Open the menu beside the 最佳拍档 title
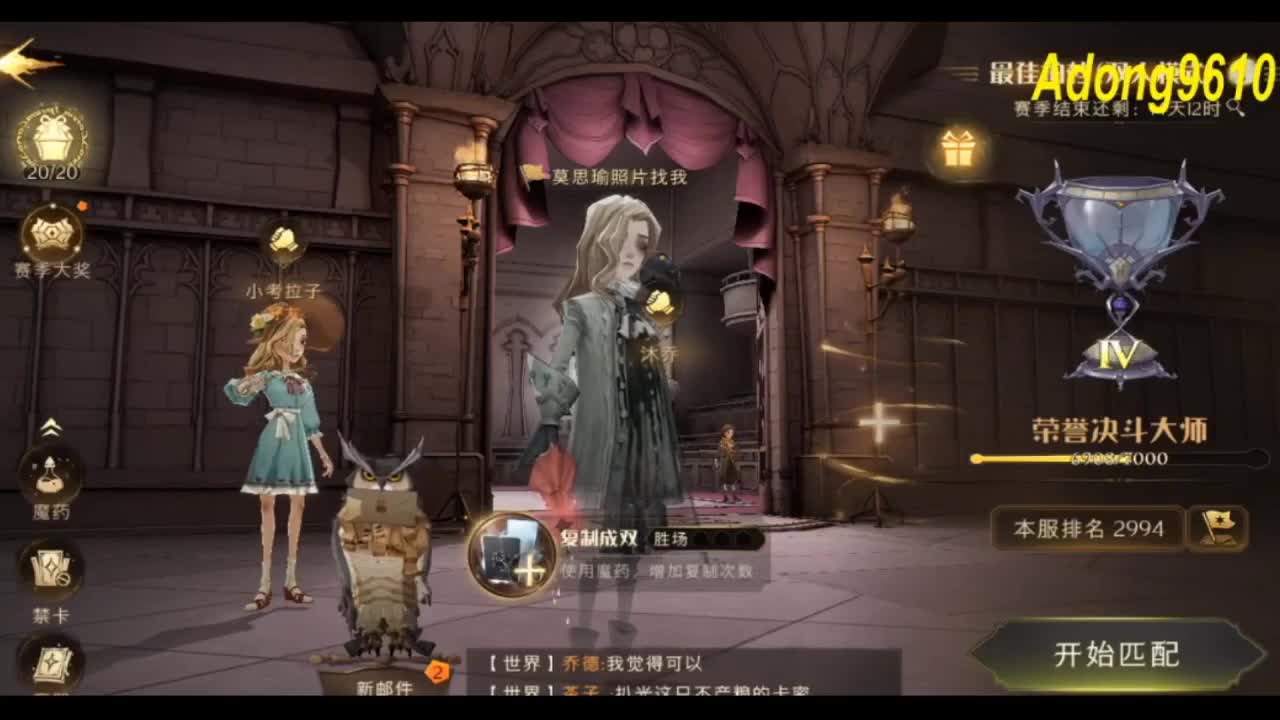This screenshot has width=1280, height=720. pyautogui.click(x=962, y=70)
